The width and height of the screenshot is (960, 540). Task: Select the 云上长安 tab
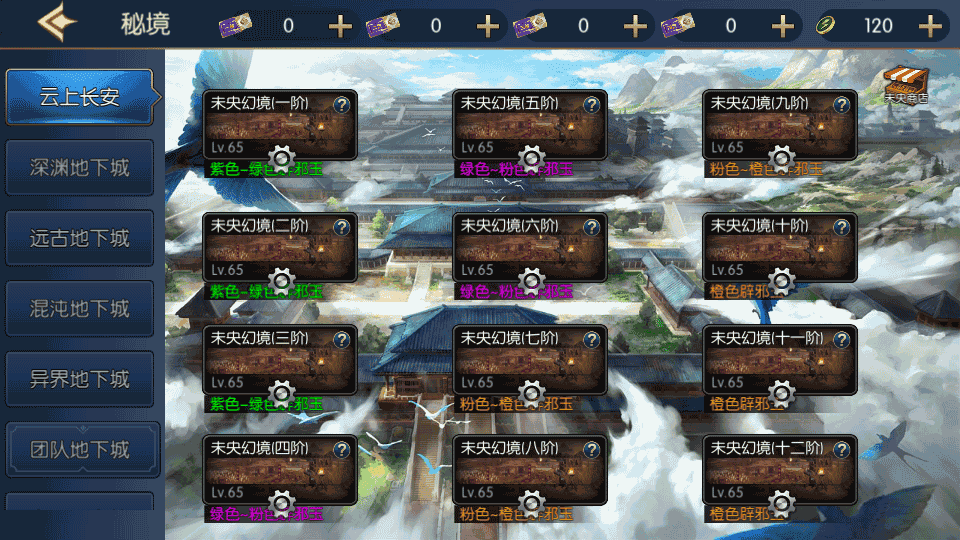coord(80,97)
